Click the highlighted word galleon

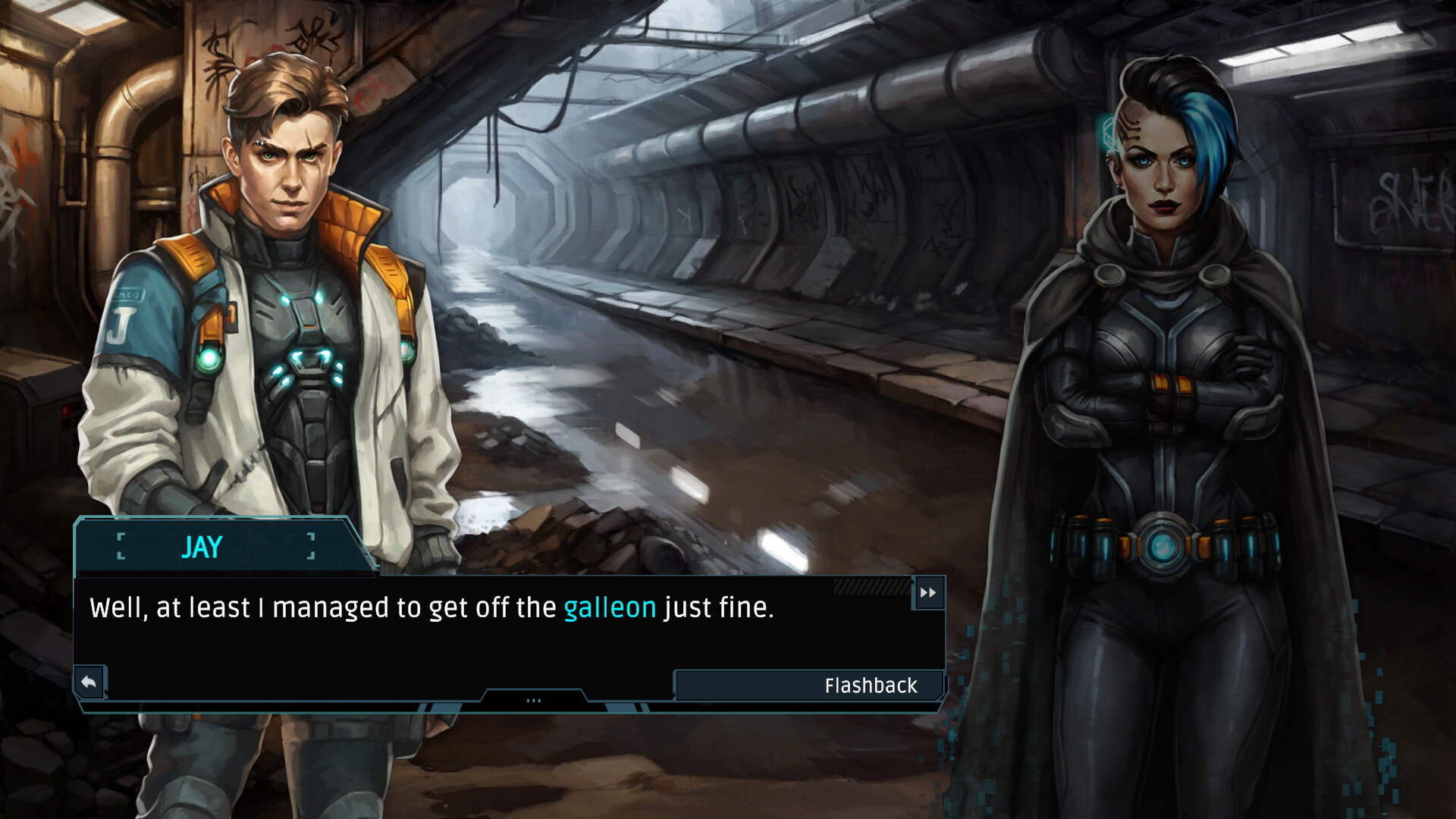[x=610, y=608]
